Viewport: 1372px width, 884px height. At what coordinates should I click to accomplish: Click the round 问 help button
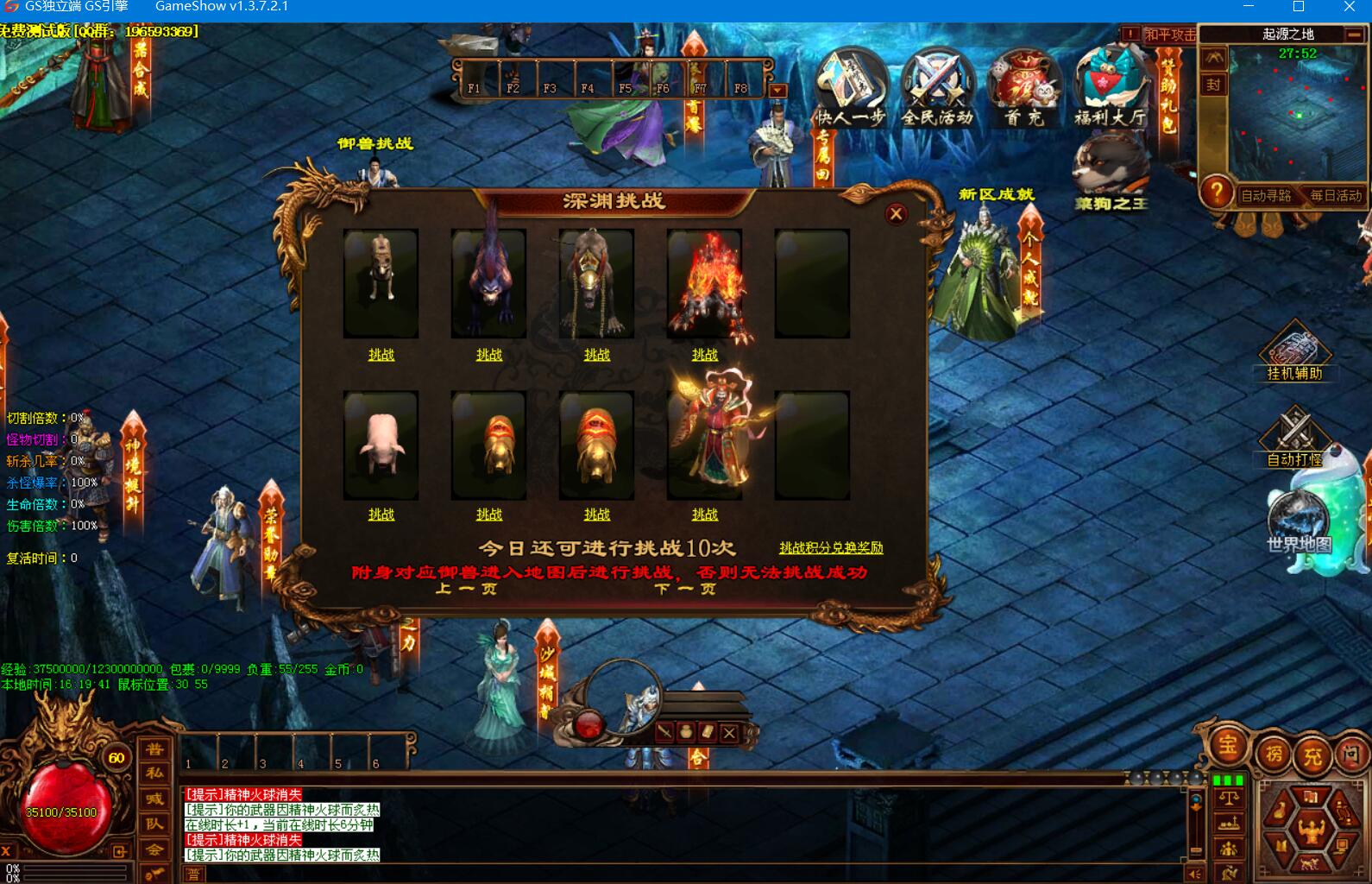1351,755
